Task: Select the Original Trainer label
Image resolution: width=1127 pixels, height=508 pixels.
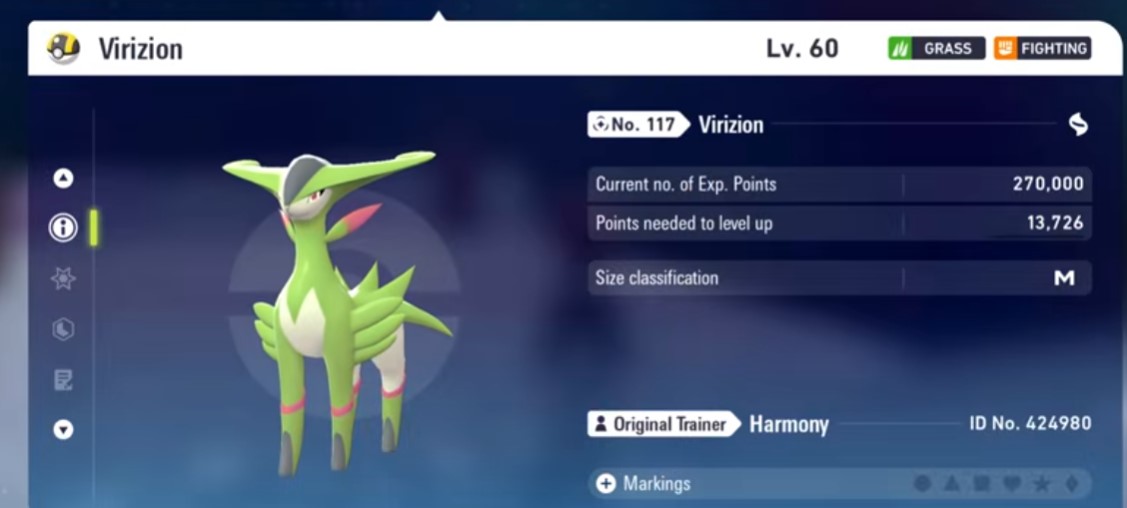Action: click(662, 424)
